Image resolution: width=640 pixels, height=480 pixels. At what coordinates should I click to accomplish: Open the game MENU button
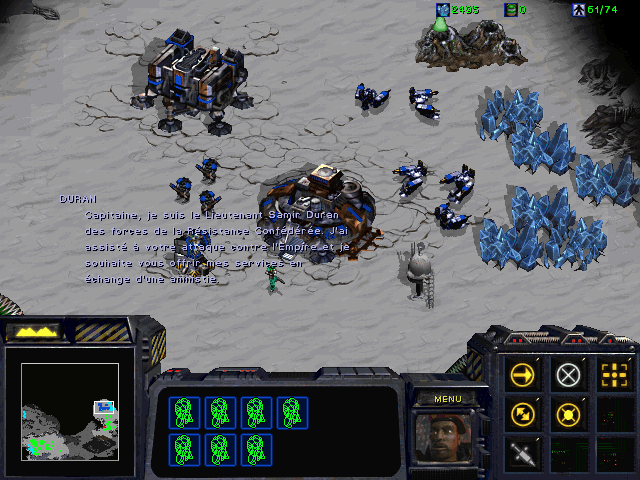[447, 399]
